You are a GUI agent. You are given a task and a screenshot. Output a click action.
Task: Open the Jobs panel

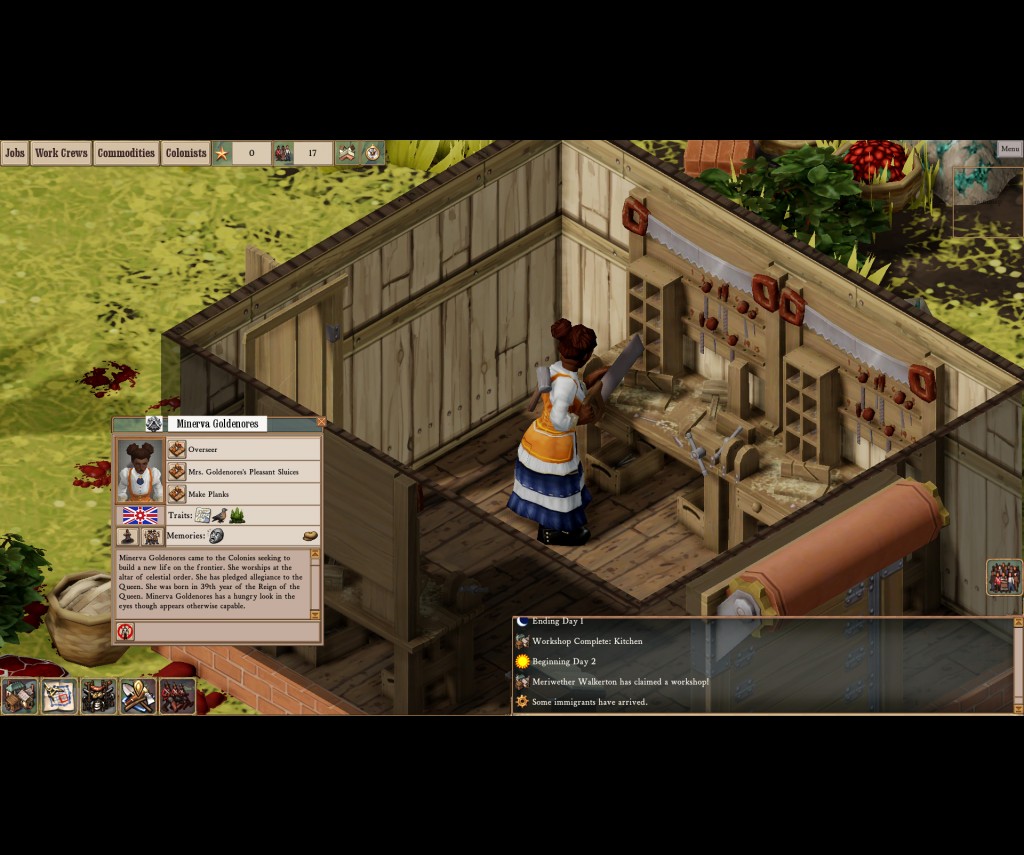click(x=15, y=153)
